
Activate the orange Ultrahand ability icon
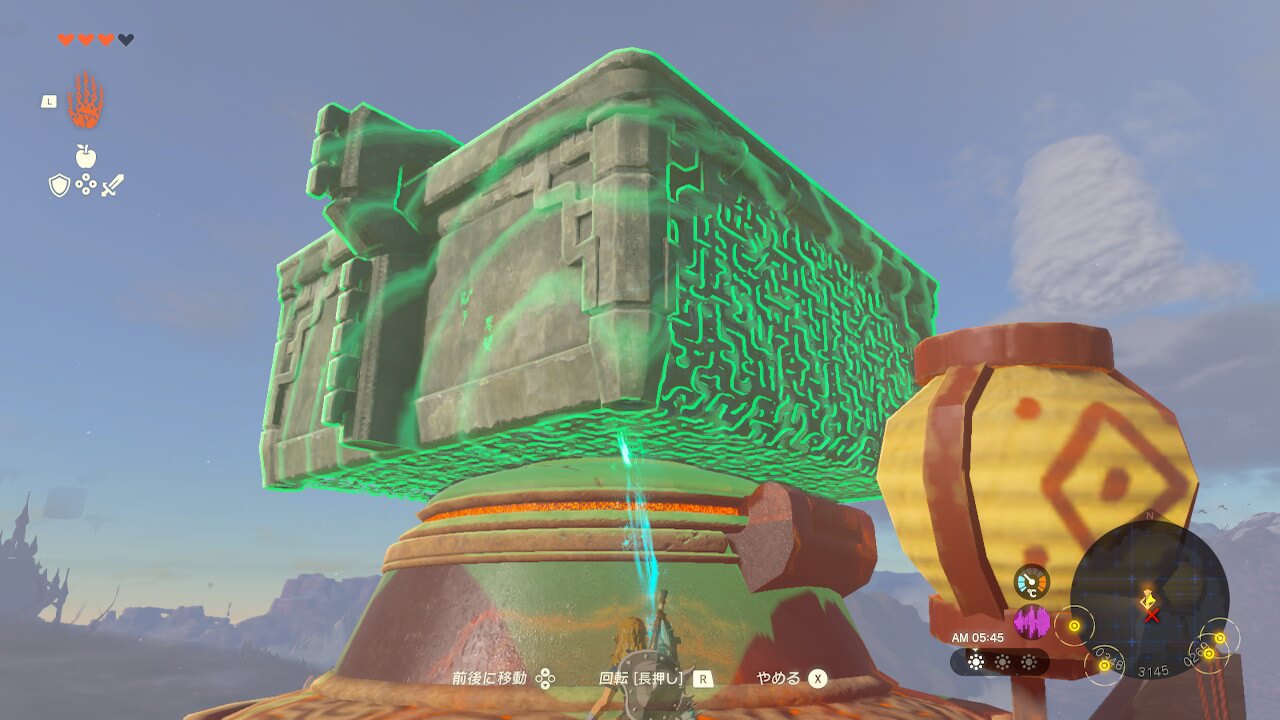[86, 101]
